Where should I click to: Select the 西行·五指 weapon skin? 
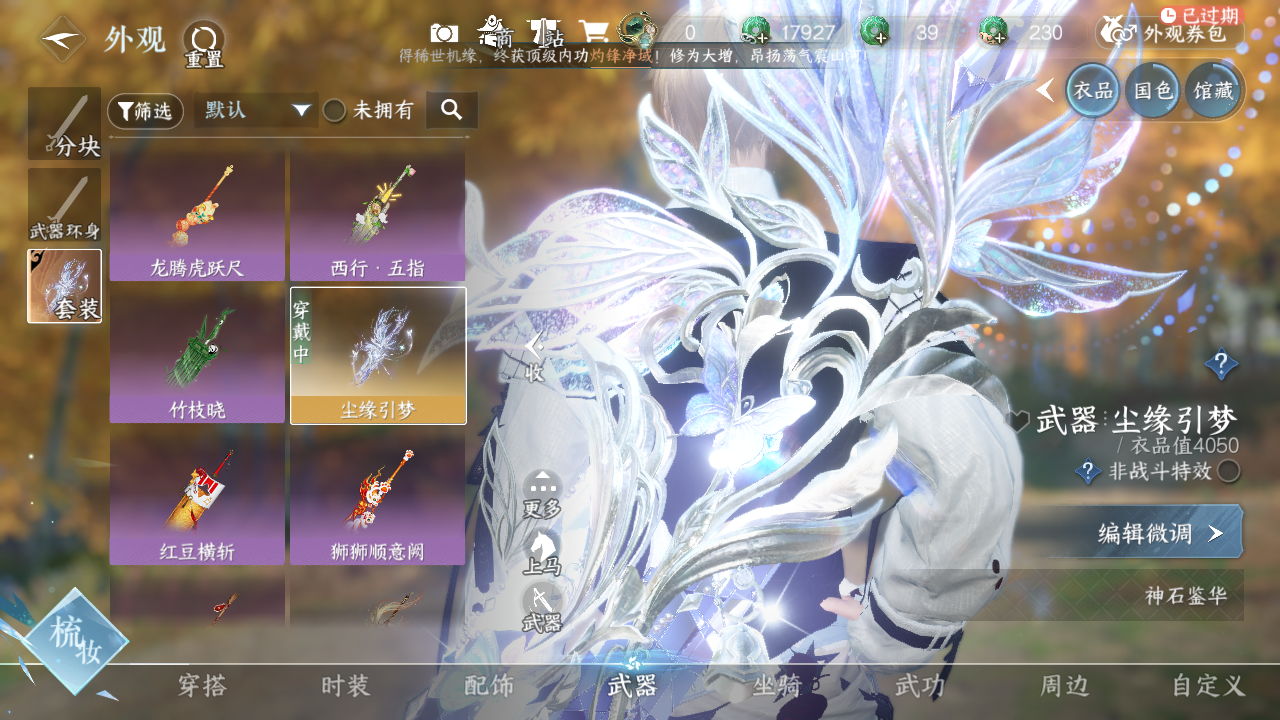click(x=377, y=216)
